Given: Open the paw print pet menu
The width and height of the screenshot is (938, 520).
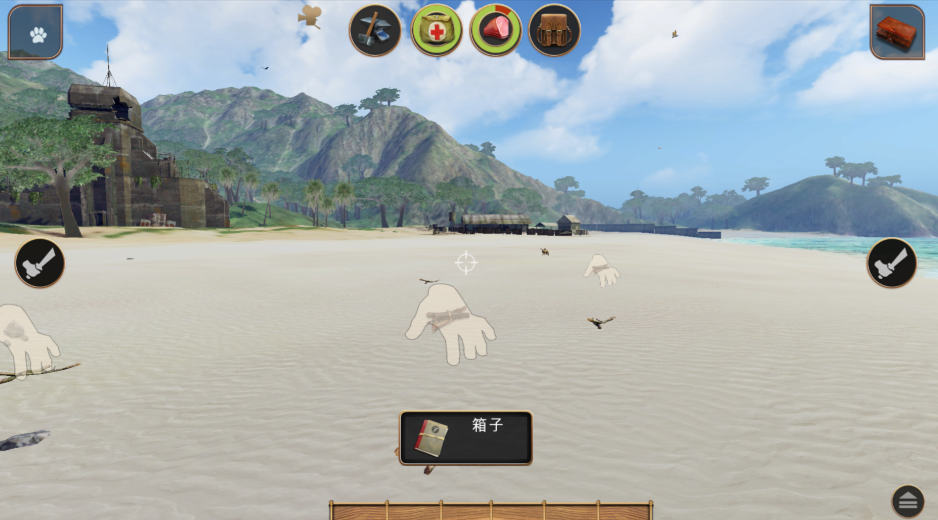Looking at the screenshot, I should [x=36, y=33].
